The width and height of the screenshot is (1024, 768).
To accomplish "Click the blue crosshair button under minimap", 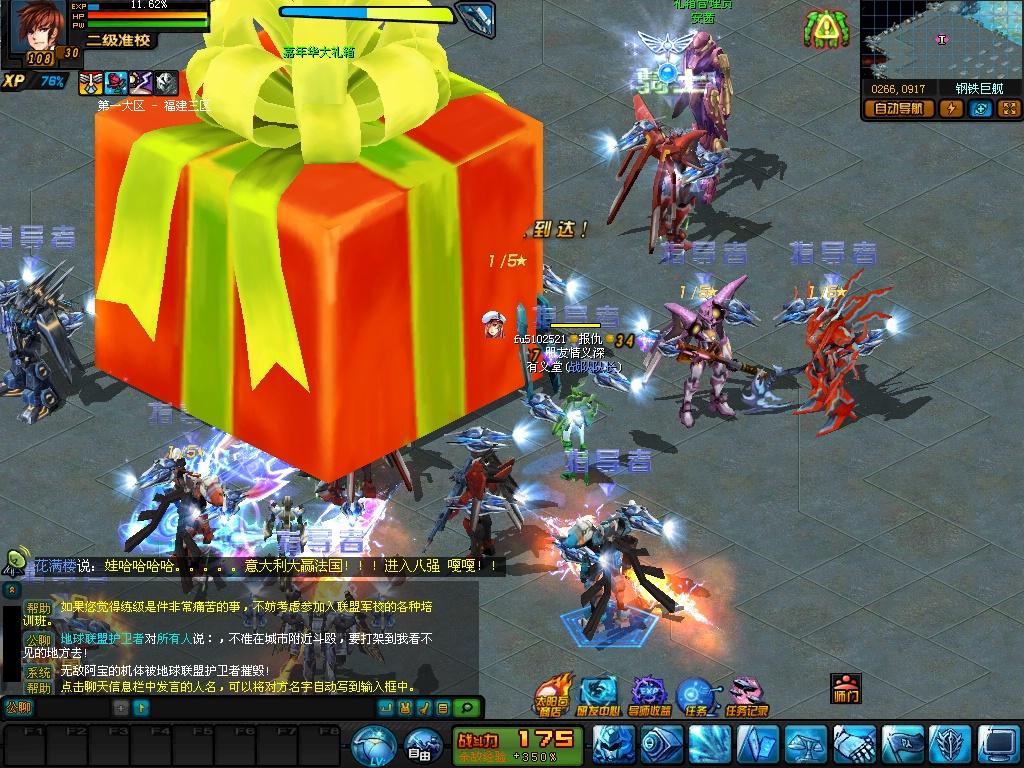I will click(981, 109).
